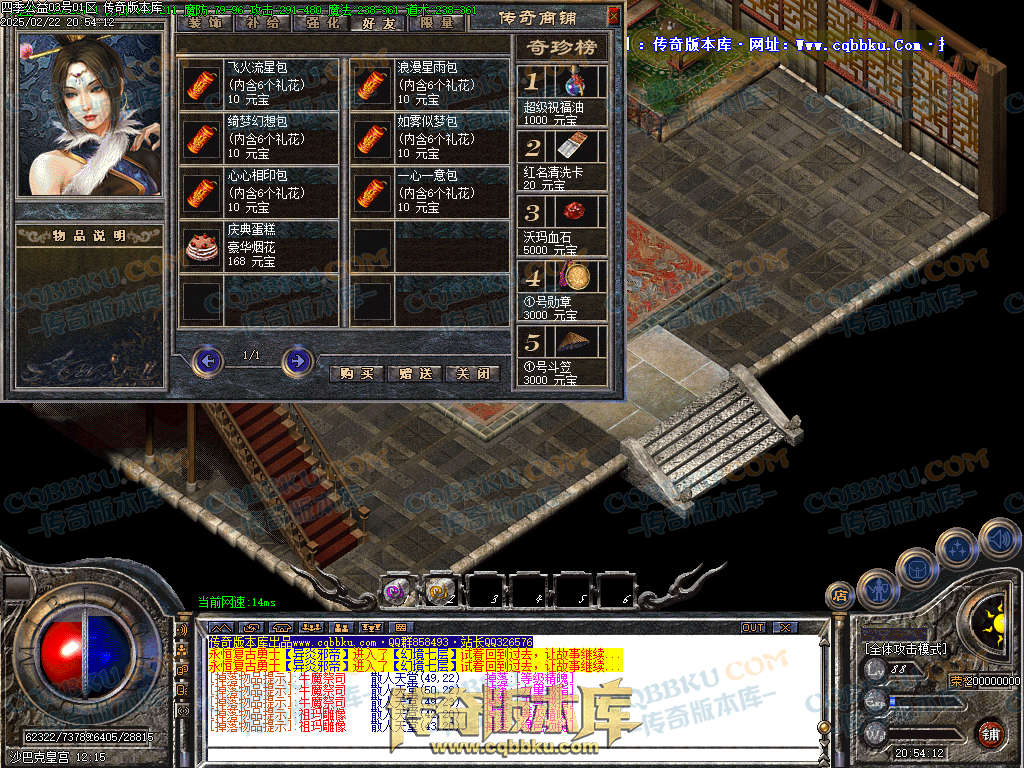
Task: Show the 限量 limited items tab
Action: [x=437, y=21]
